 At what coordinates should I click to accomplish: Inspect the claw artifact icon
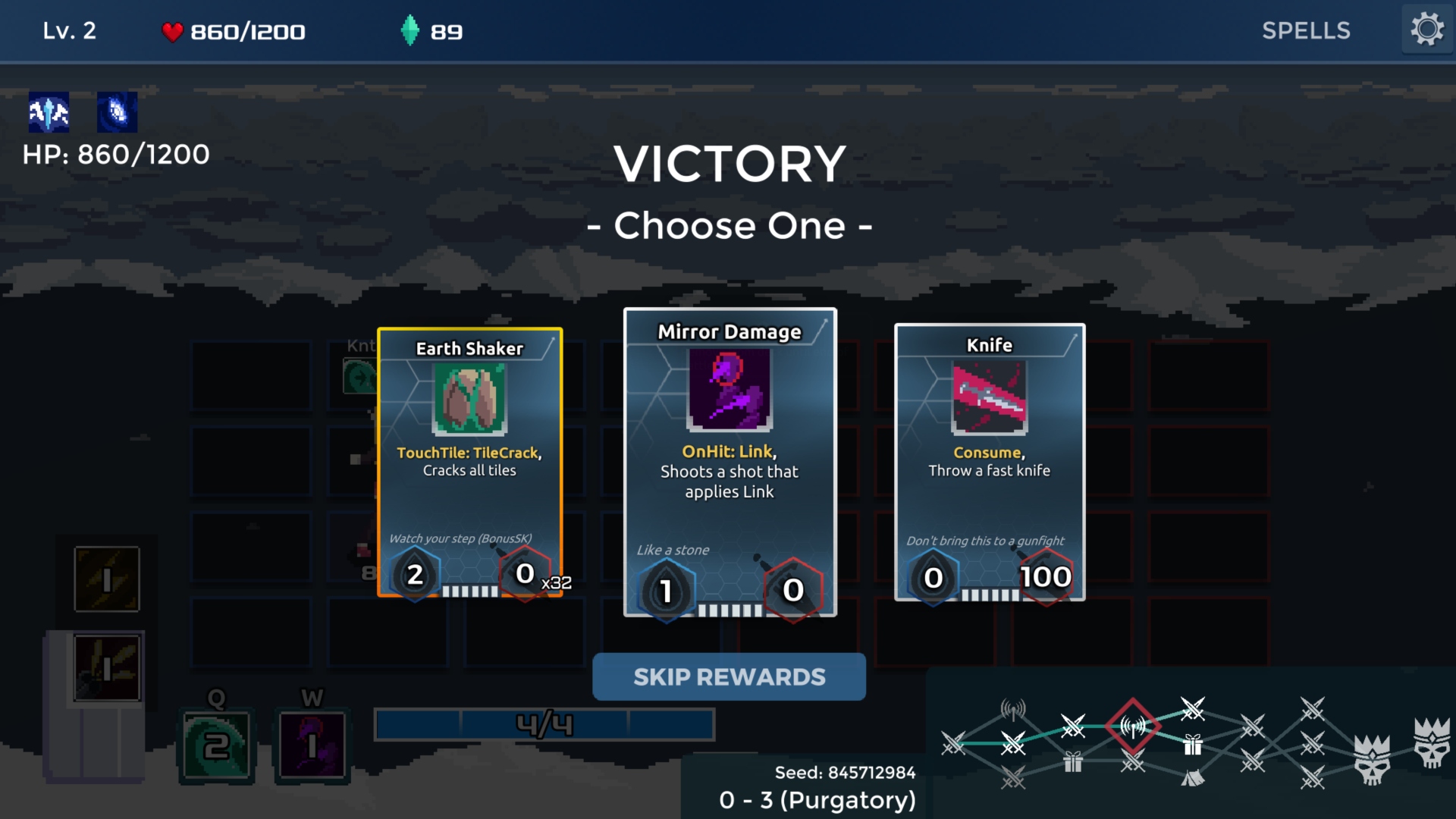pyautogui.click(x=49, y=112)
